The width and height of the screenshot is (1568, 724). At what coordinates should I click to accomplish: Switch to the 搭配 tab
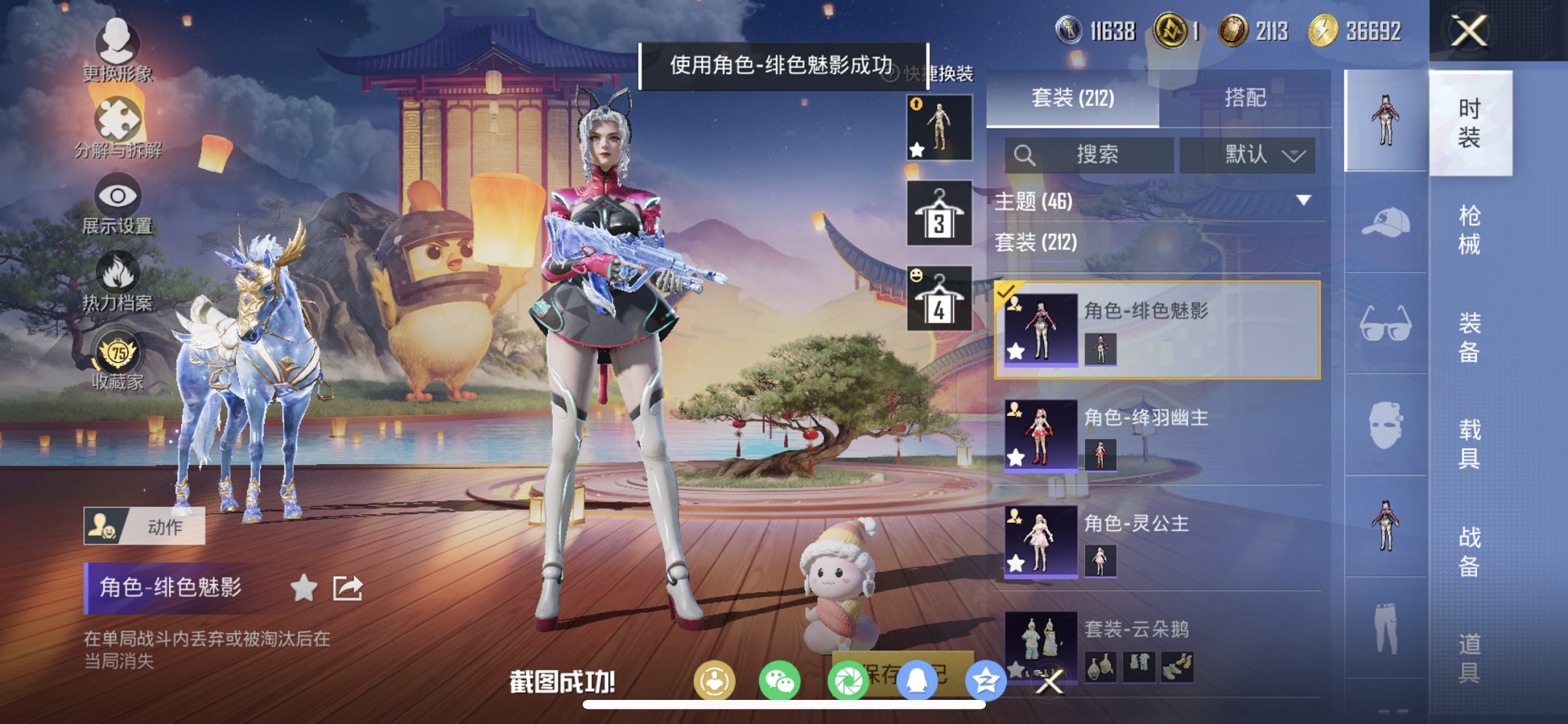click(1246, 98)
